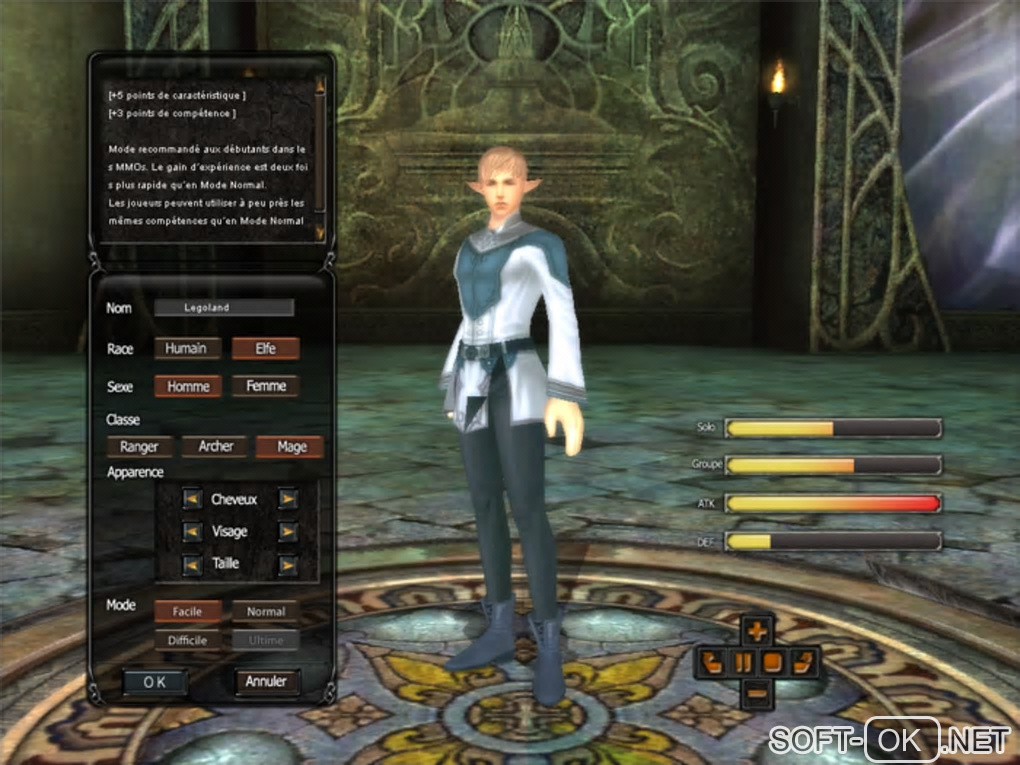Go back to the previous Cheveux hairstyle
This screenshot has width=1020, height=765.
click(x=192, y=498)
